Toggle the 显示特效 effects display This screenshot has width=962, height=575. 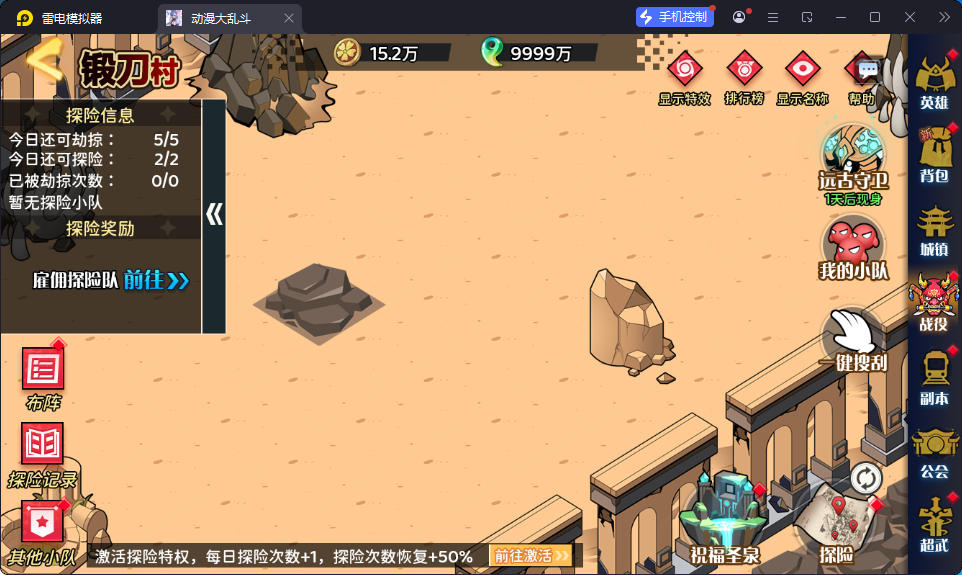(685, 71)
